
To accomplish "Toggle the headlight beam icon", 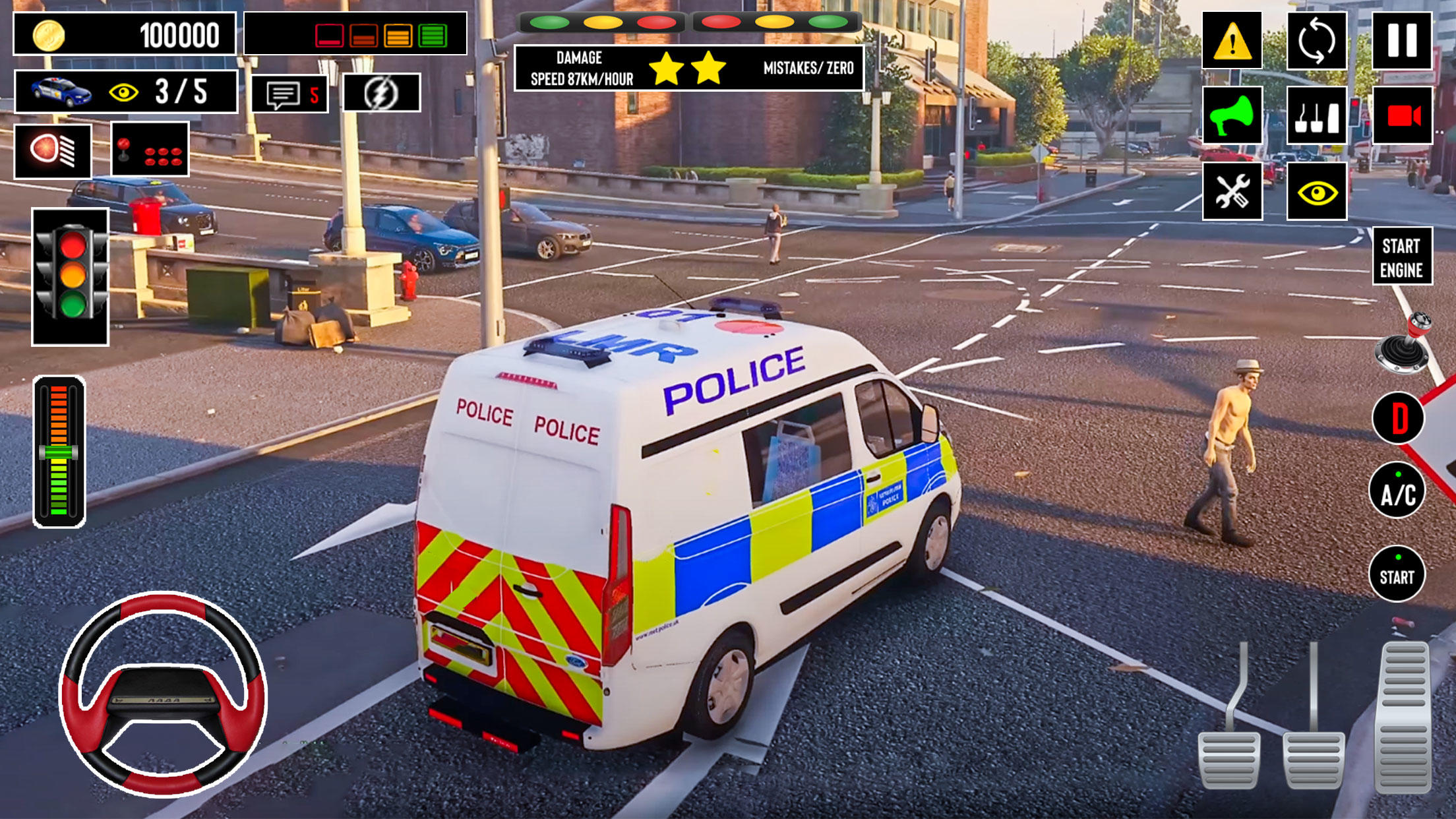I will click(x=53, y=150).
